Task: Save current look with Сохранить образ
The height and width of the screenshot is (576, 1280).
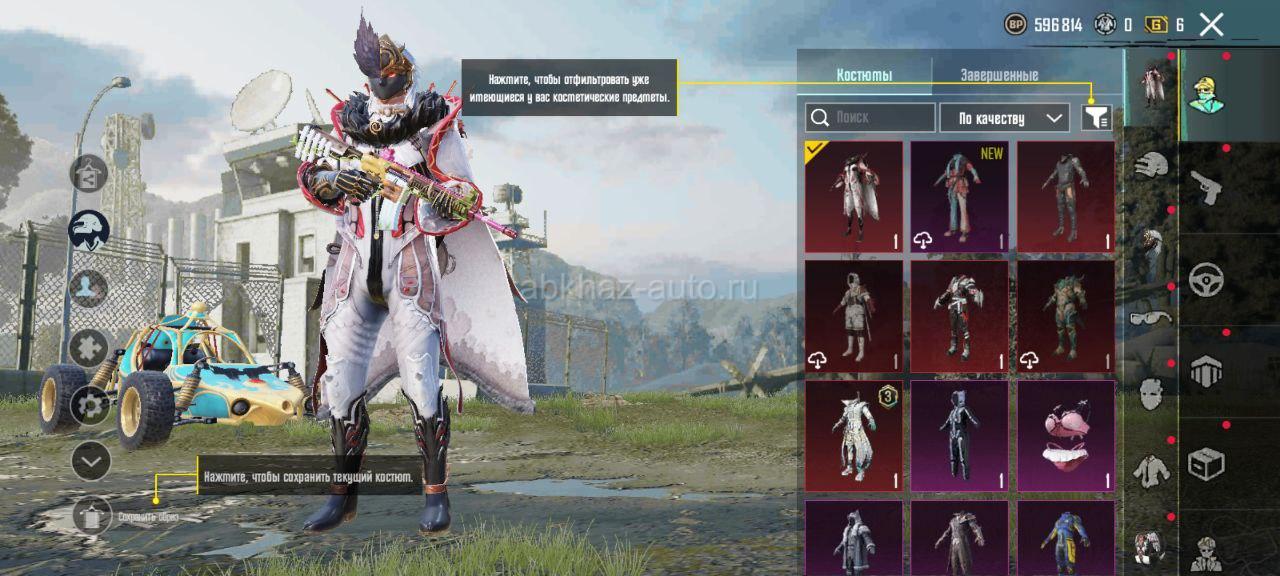Action: pyautogui.click(x=93, y=516)
